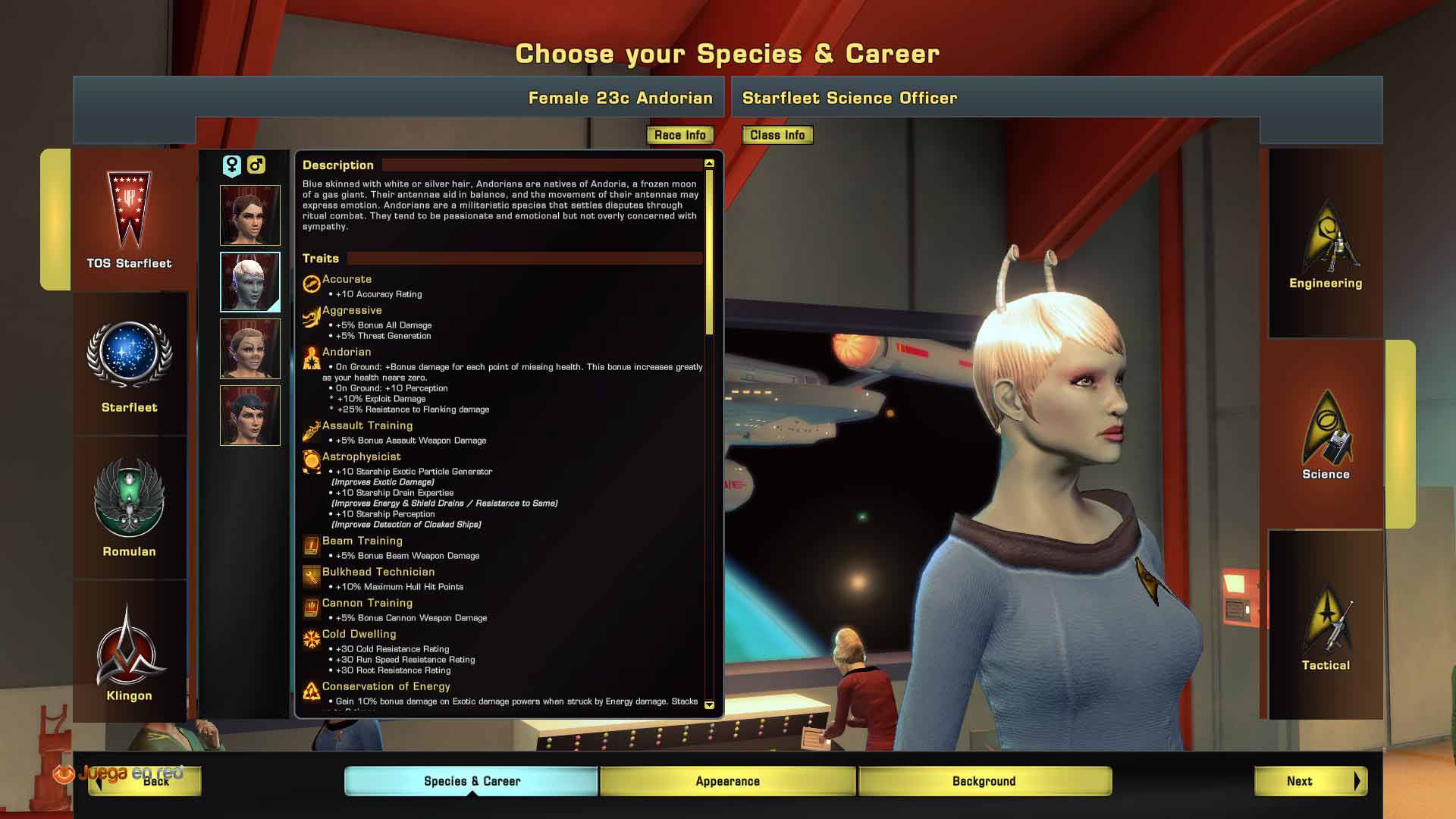Select the Klingon faction
The image size is (1456, 819).
point(129,652)
